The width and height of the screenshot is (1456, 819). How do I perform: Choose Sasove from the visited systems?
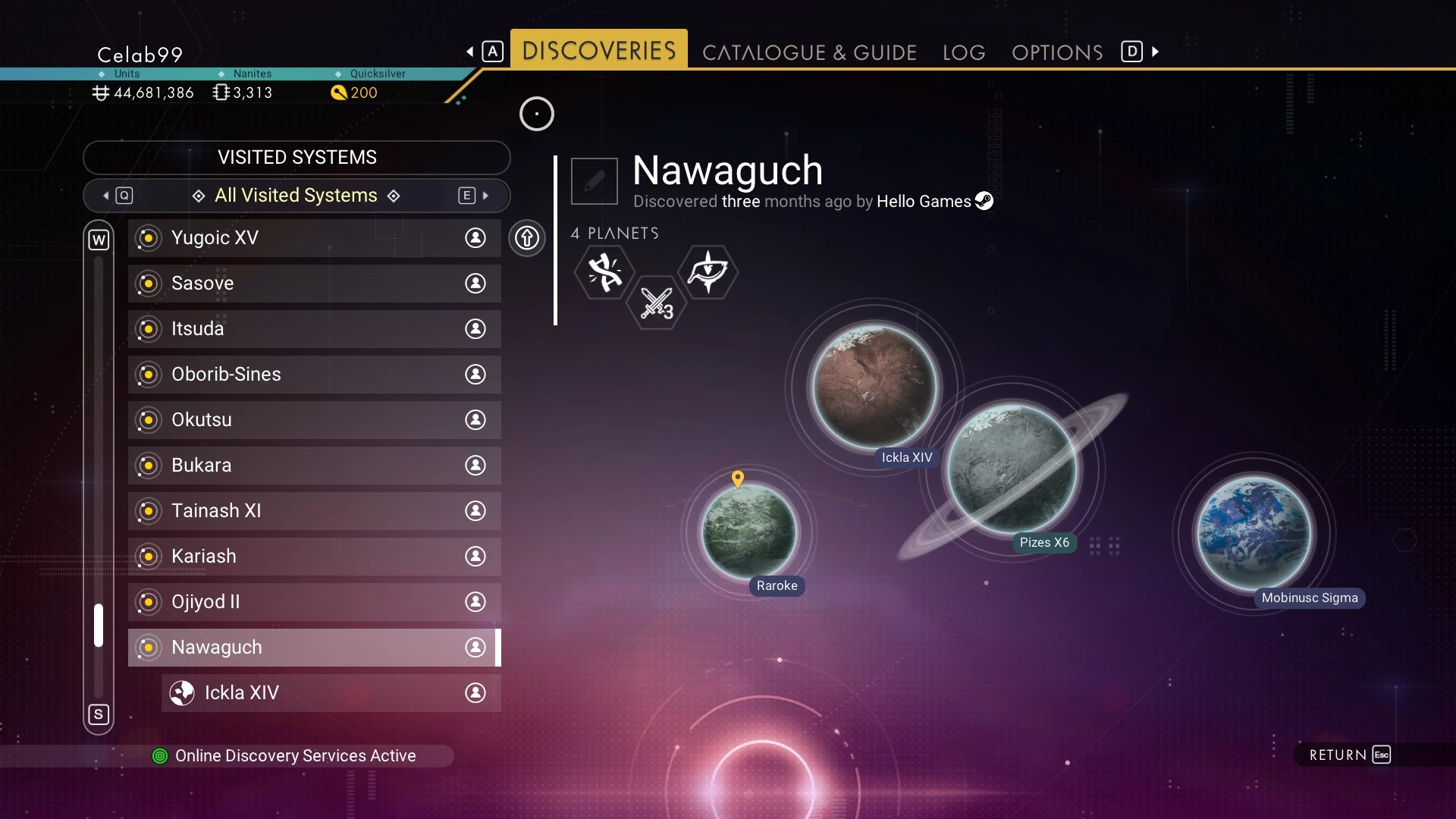314,284
